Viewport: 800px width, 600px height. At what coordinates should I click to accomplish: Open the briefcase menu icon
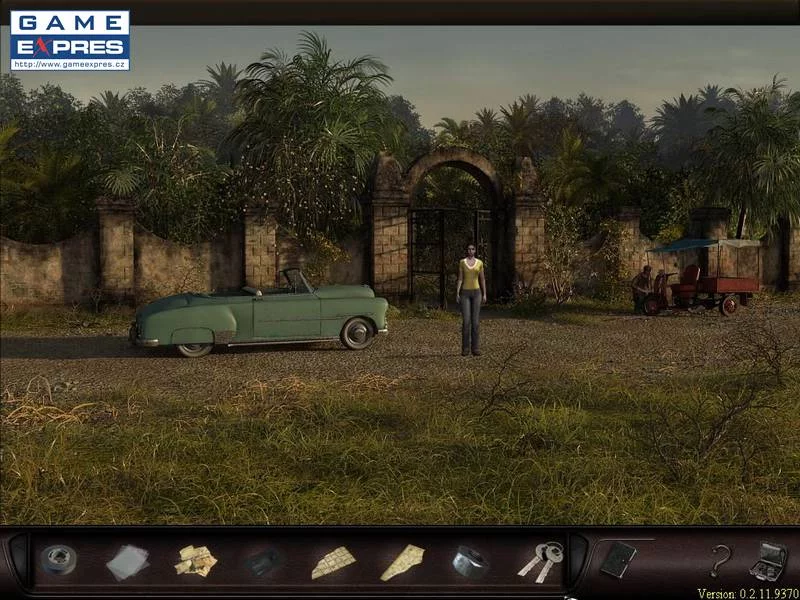click(768, 560)
